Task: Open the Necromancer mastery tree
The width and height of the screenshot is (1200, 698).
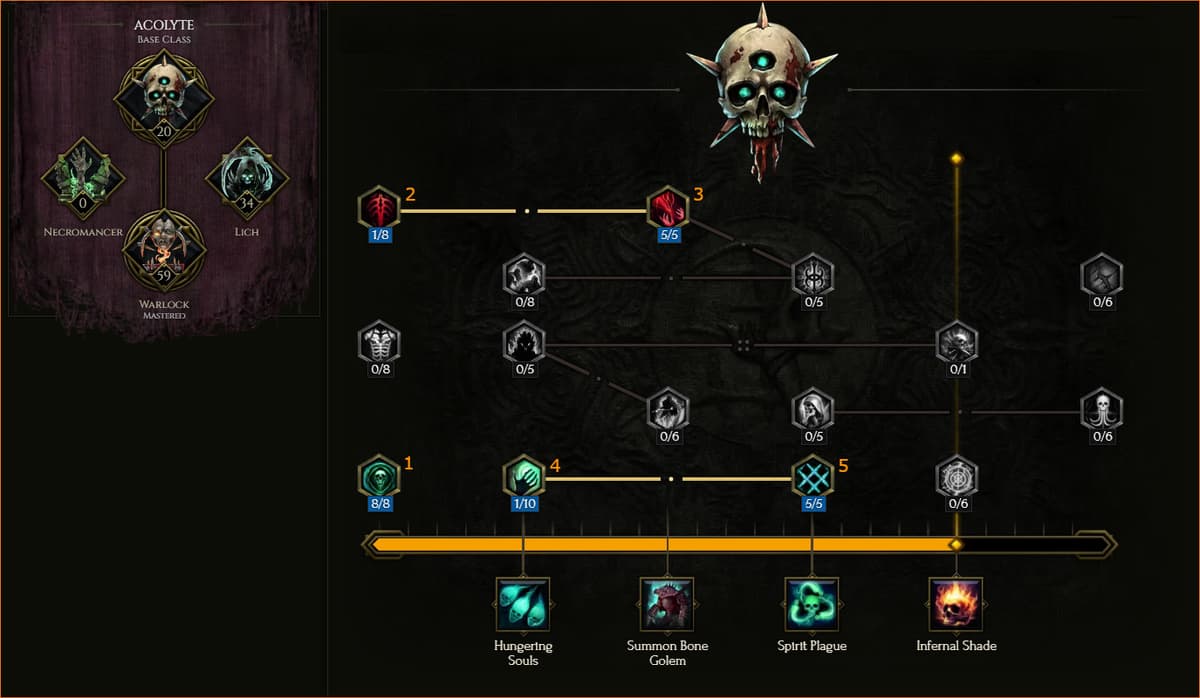Action: [x=83, y=179]
